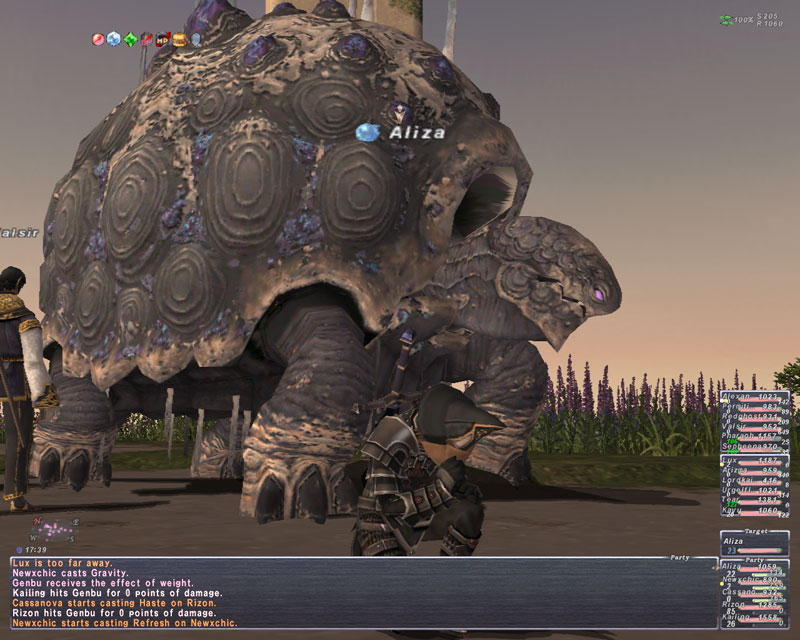Select the MP status effect icon
The height and width of the screenshot is (640, 800).
162,40
